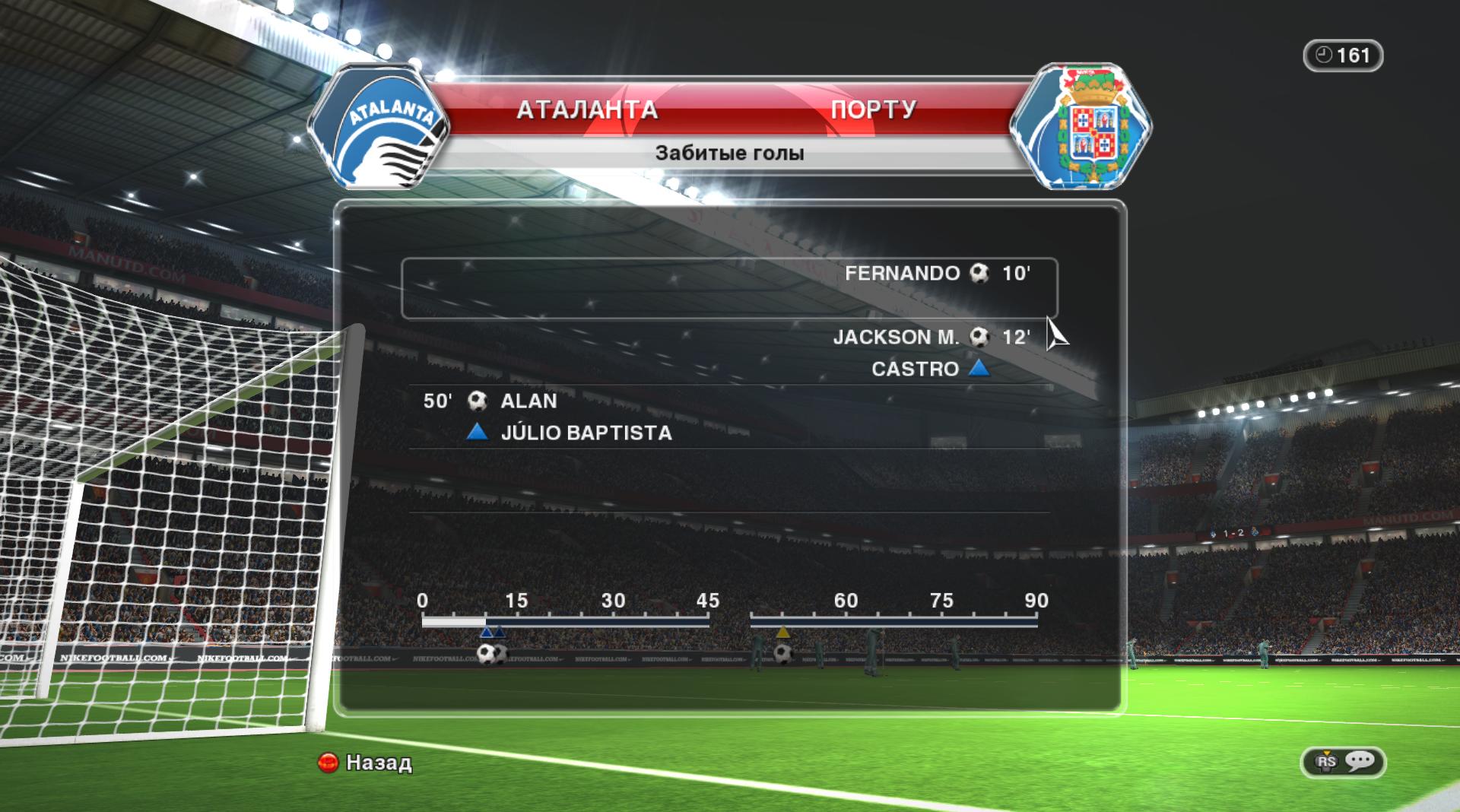The width and height of the screenshot is (1460, 812).
Task: Select Fernando's 10' goal row
Action: pyautogui.click(x=728, y=287)
